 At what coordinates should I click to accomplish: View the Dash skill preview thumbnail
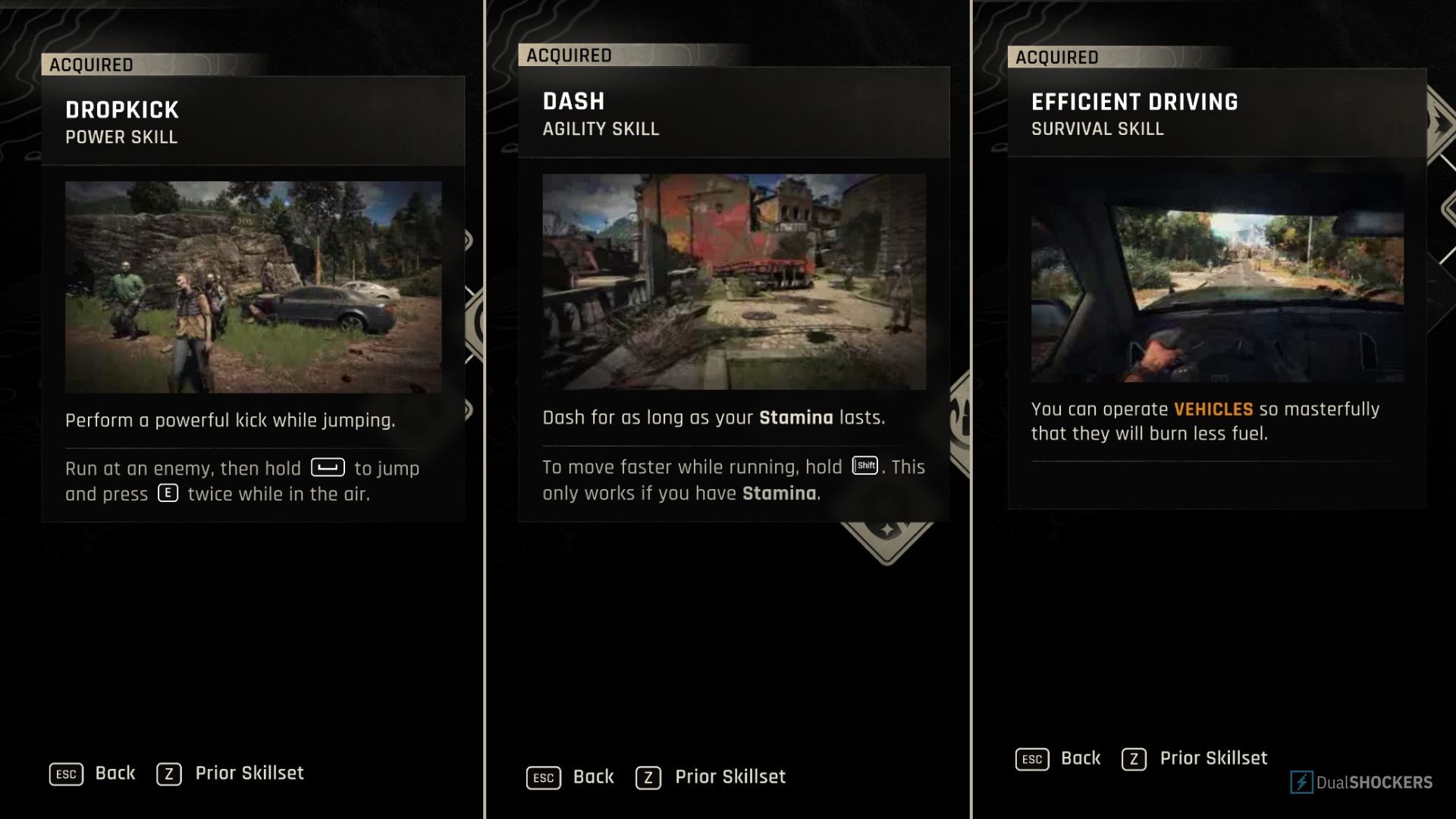(734, 281)
